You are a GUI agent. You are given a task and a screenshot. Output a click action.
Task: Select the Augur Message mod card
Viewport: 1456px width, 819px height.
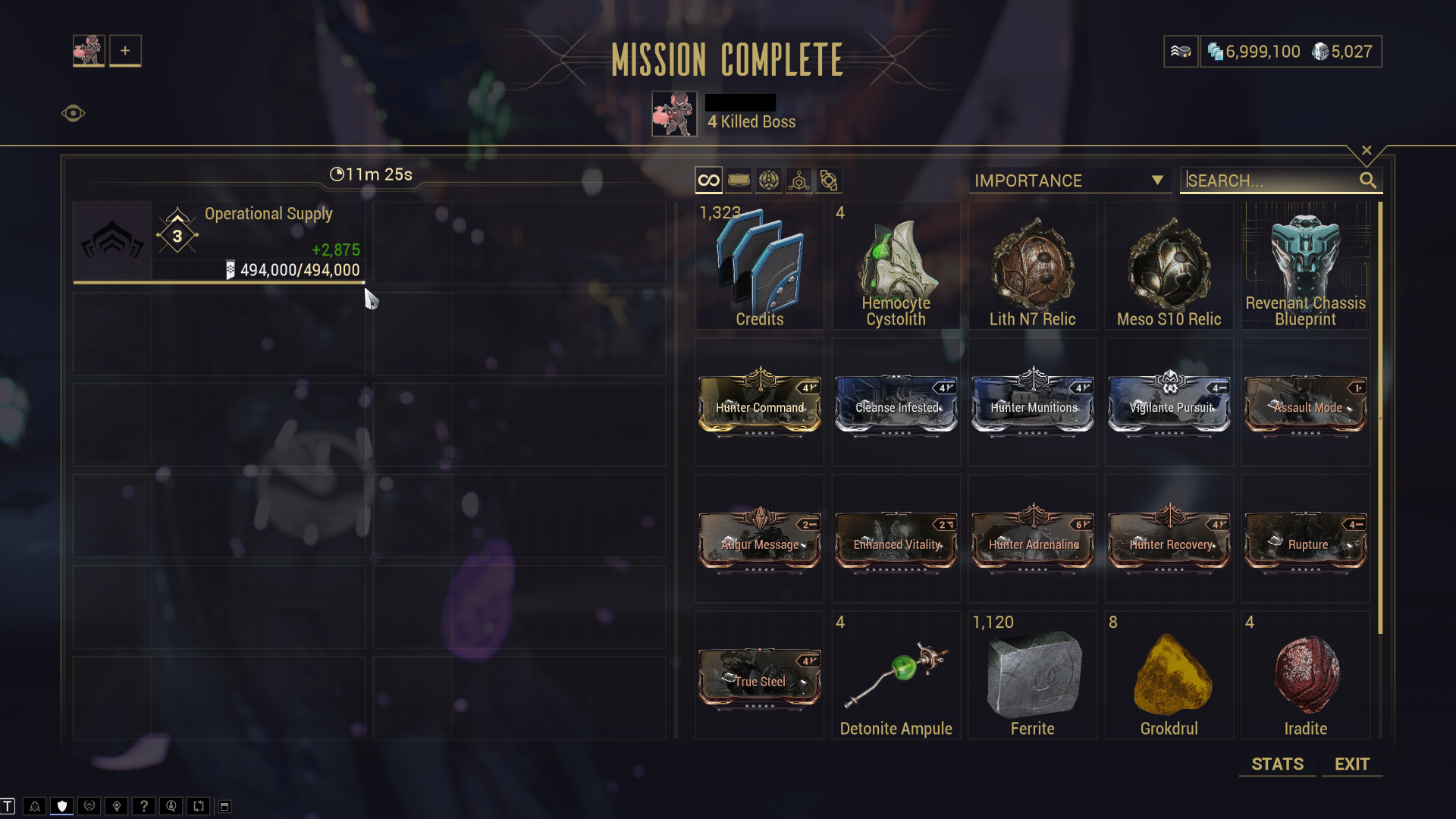pyautogui.click(x=759, y=540)
